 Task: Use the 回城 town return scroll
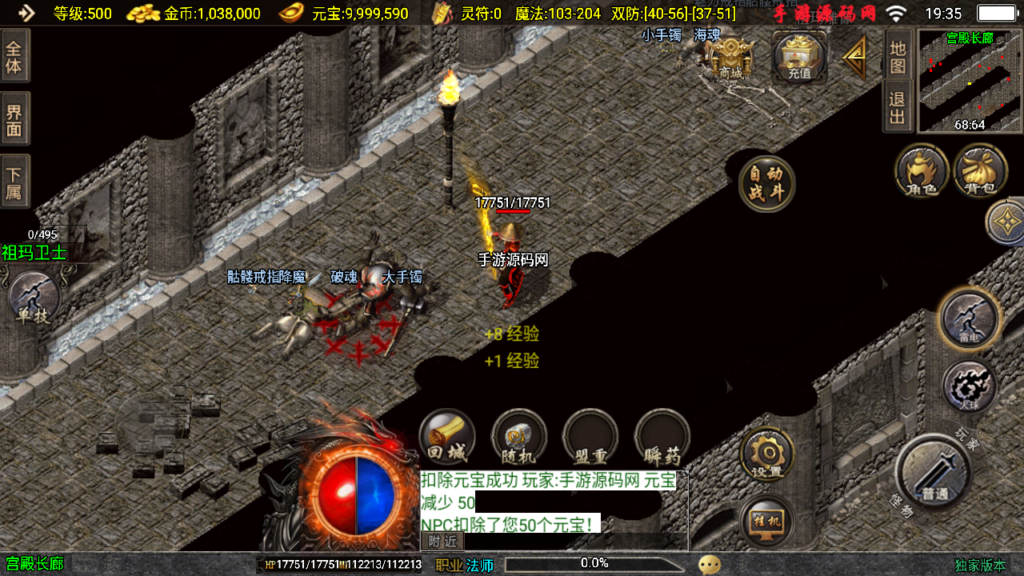(x=446, y=438)
